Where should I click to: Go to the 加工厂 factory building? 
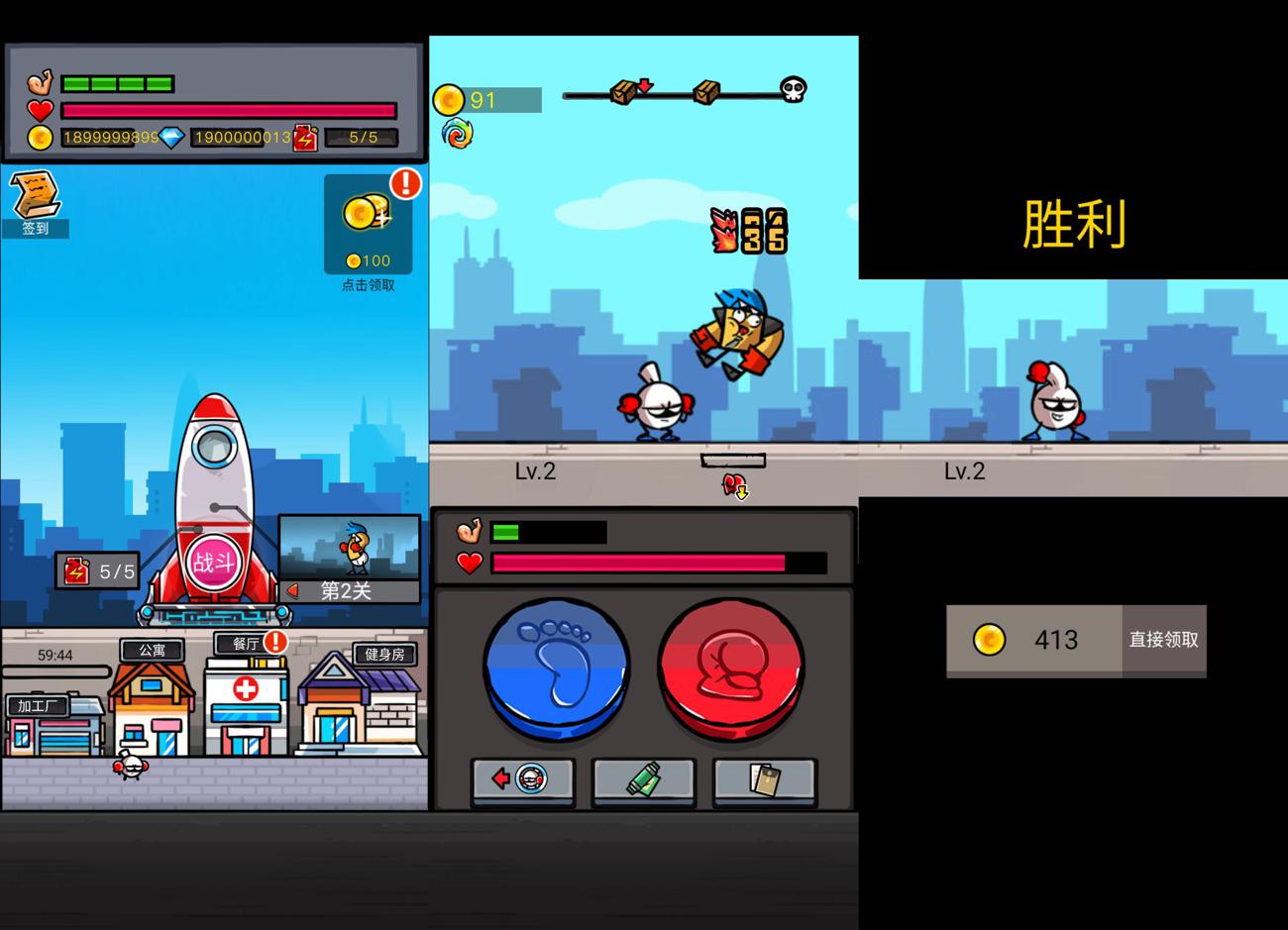coord(54,728)
